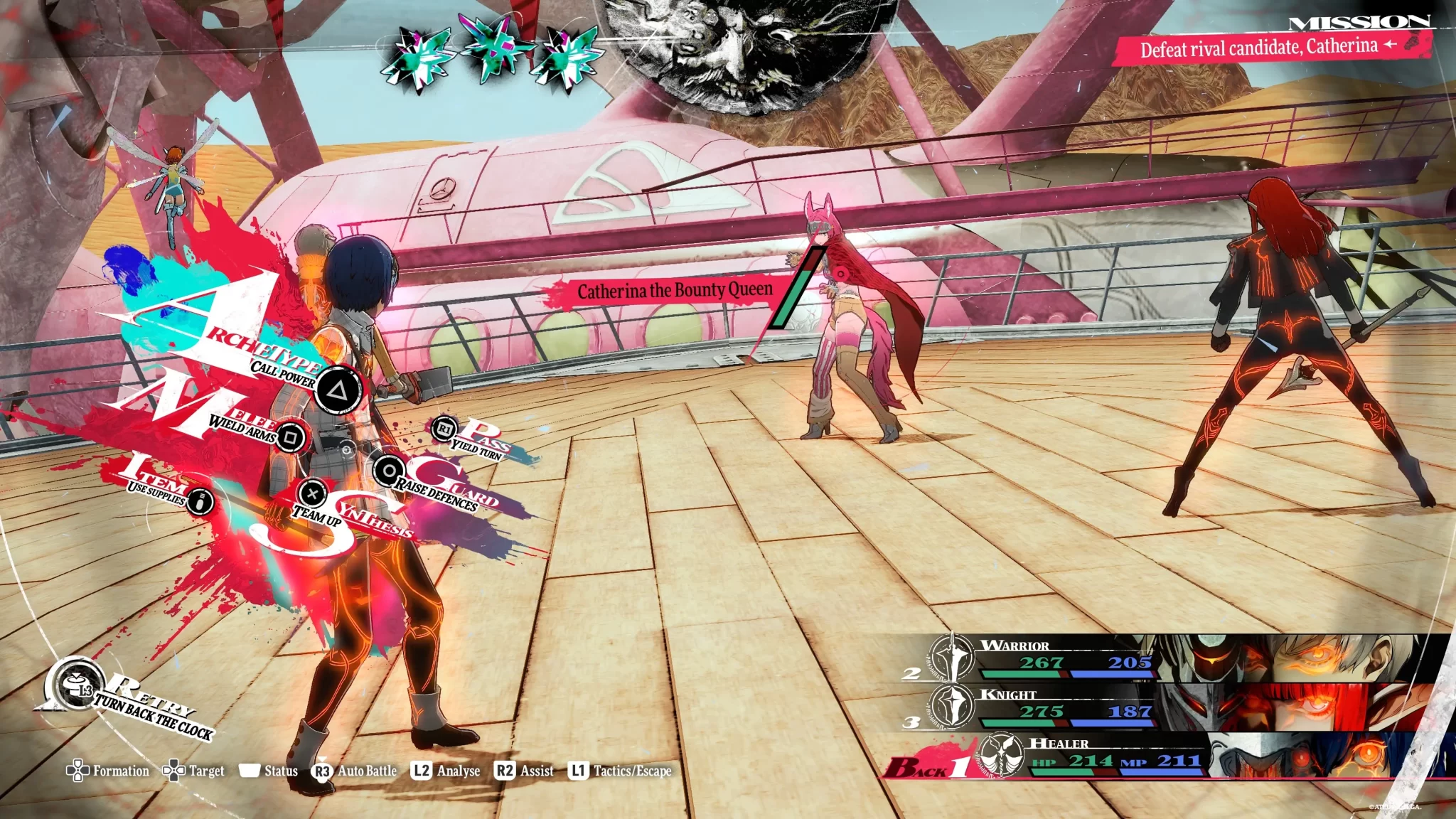This screenshot has width=1456, height=819.
Task: Toggle Auto Battle
Action: click(355, 771)
